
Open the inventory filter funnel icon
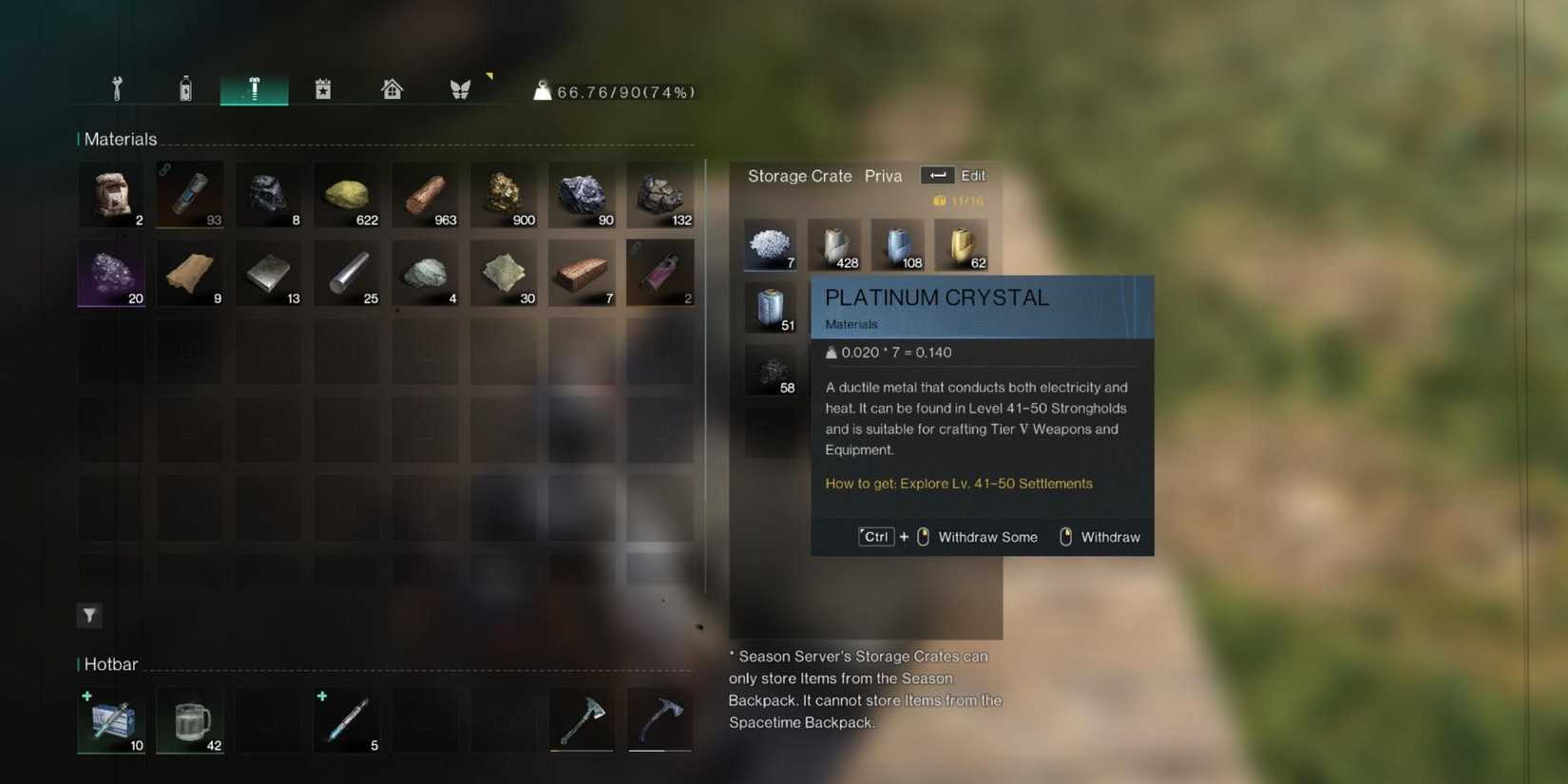tap(88, 616)
